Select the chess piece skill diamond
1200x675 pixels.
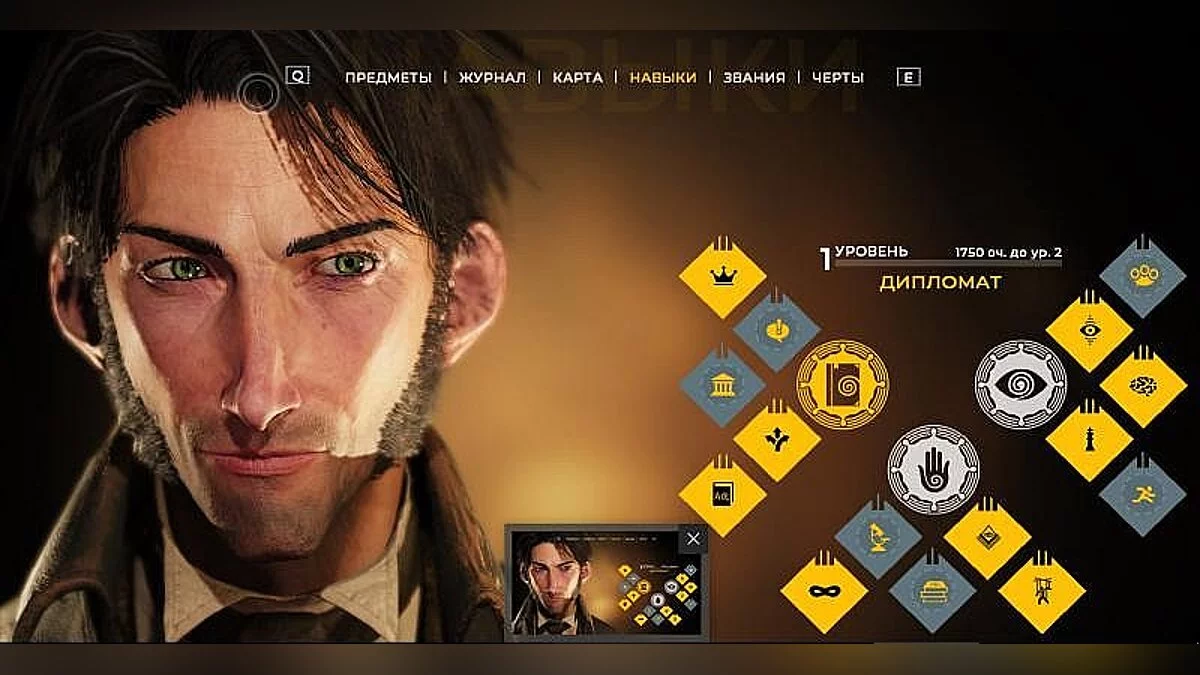(x=1088, y=440)
